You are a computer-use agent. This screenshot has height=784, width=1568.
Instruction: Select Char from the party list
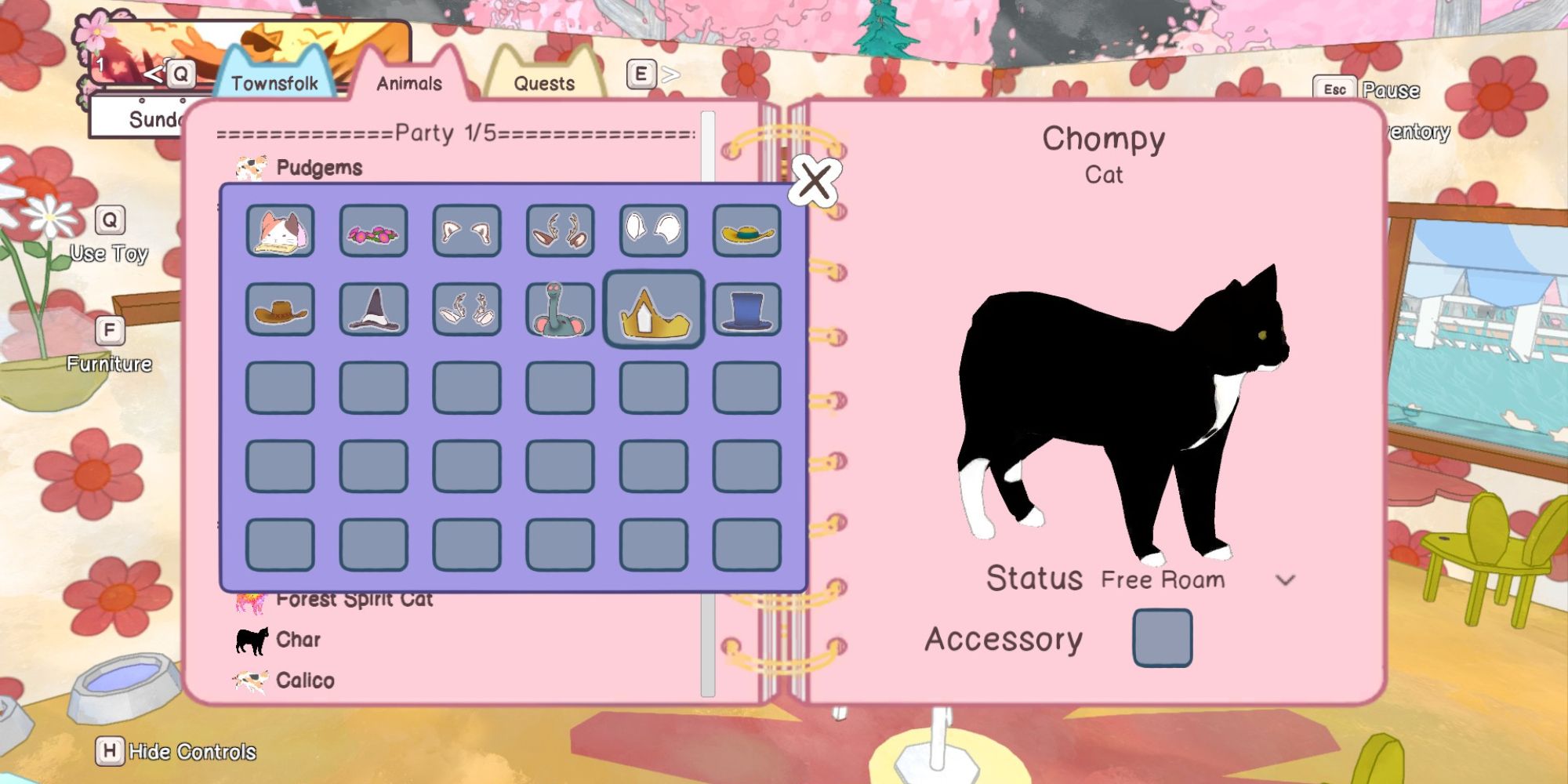click(x=296, y=639)
